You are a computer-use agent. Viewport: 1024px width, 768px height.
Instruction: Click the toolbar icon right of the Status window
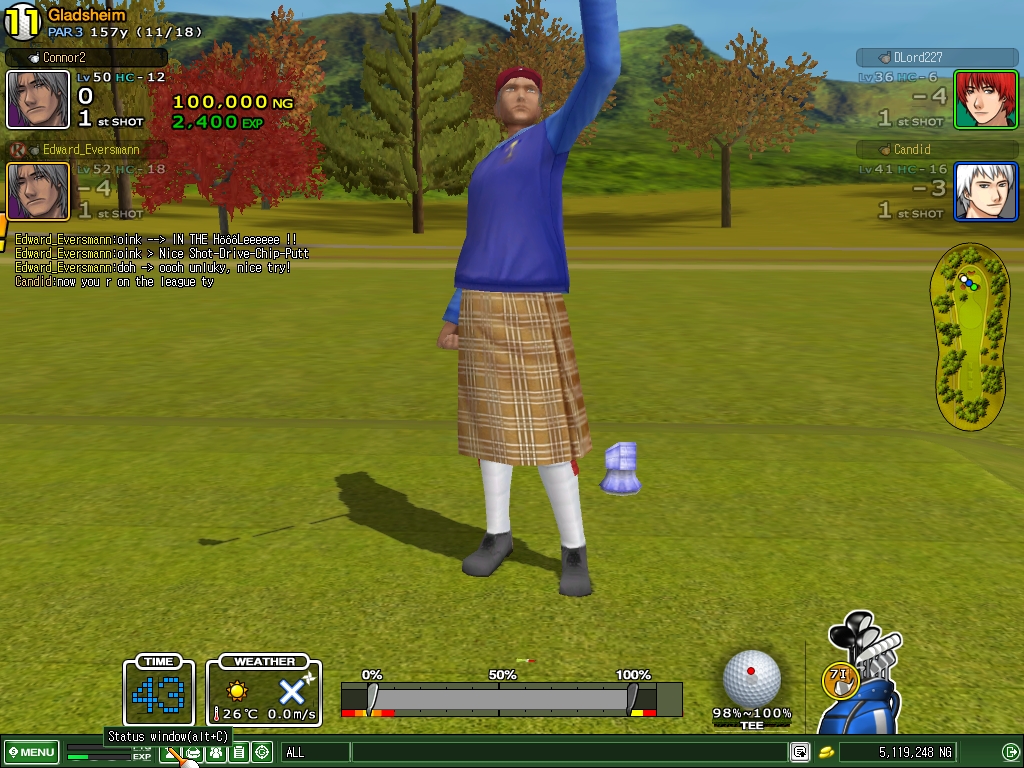click(x=193, y=752)
